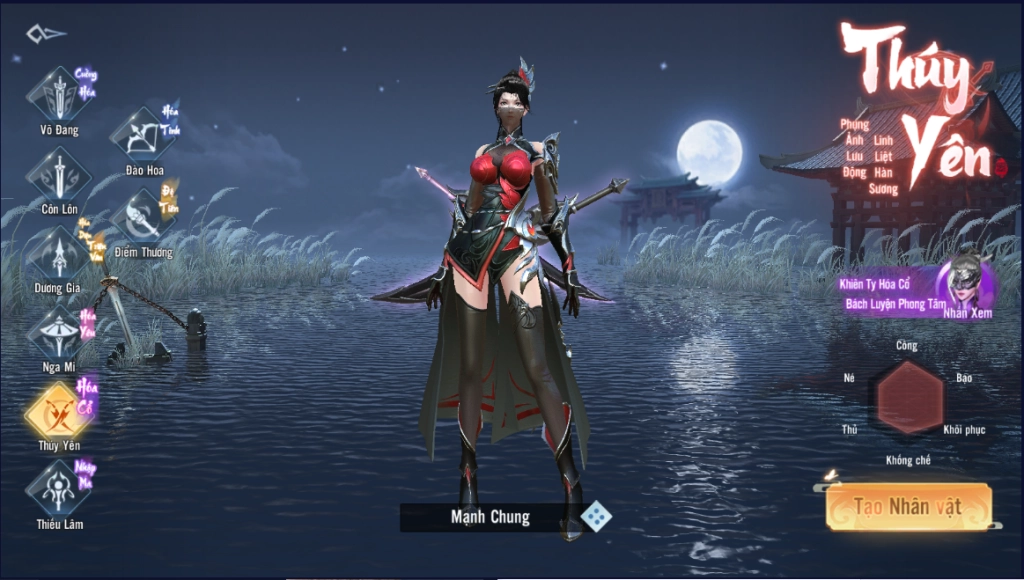Choose the Nga Mi class

pos(59,333)
